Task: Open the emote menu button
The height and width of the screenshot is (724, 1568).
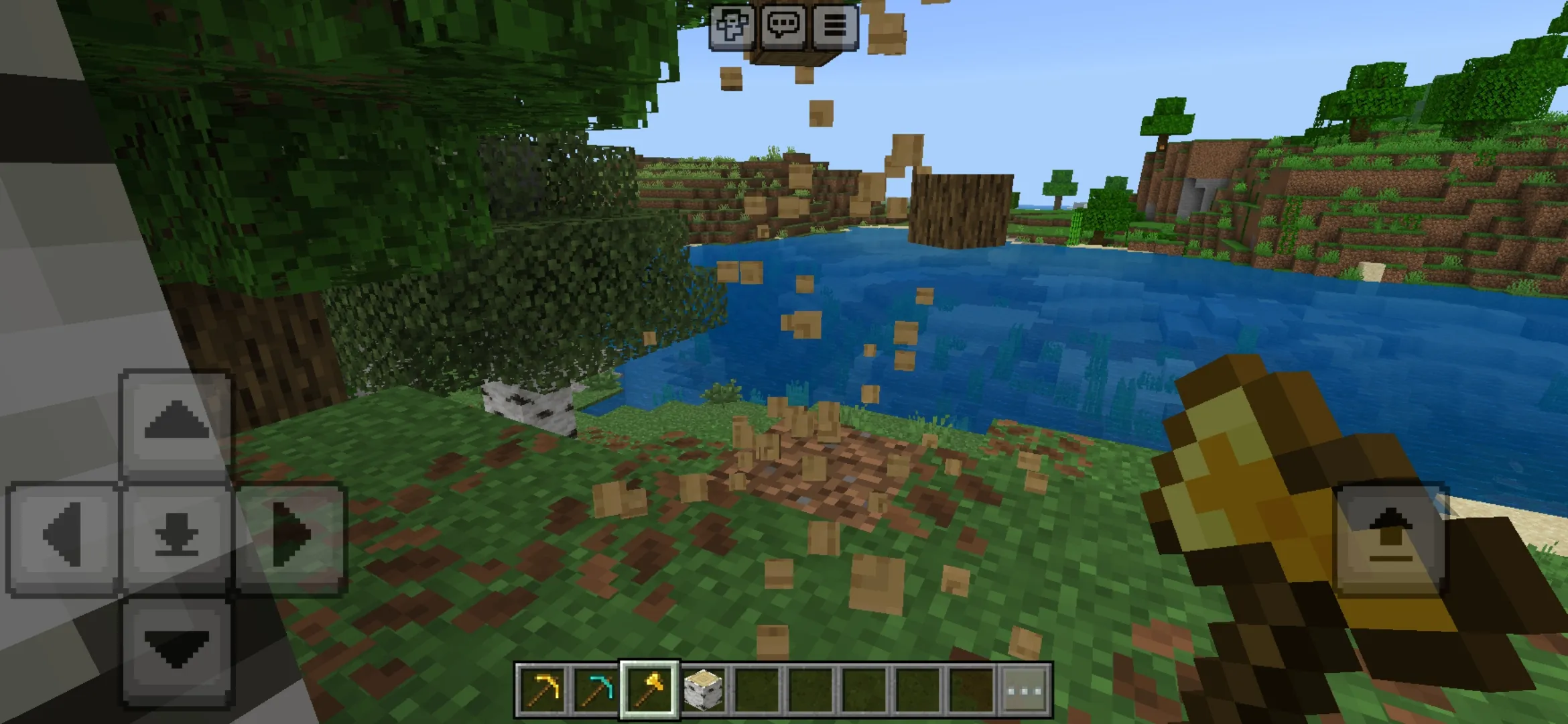Action: coord(731,27)
